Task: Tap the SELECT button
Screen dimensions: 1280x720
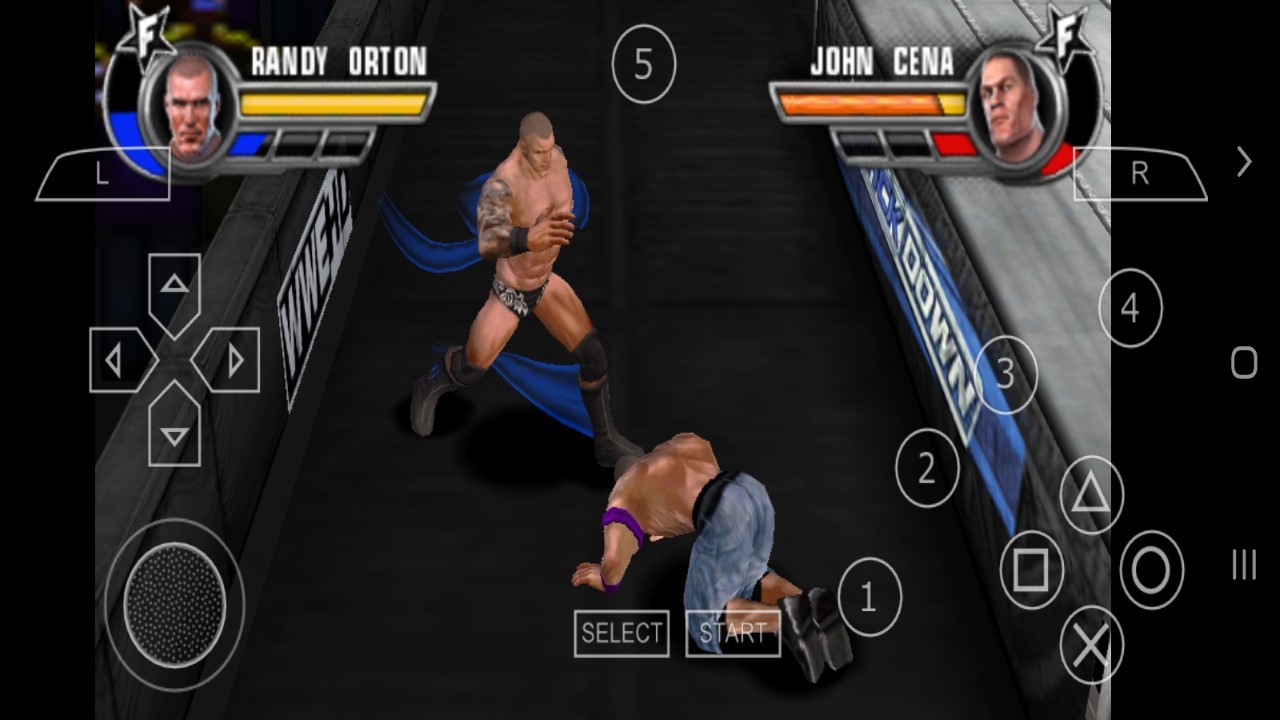Action: (622, 633)
